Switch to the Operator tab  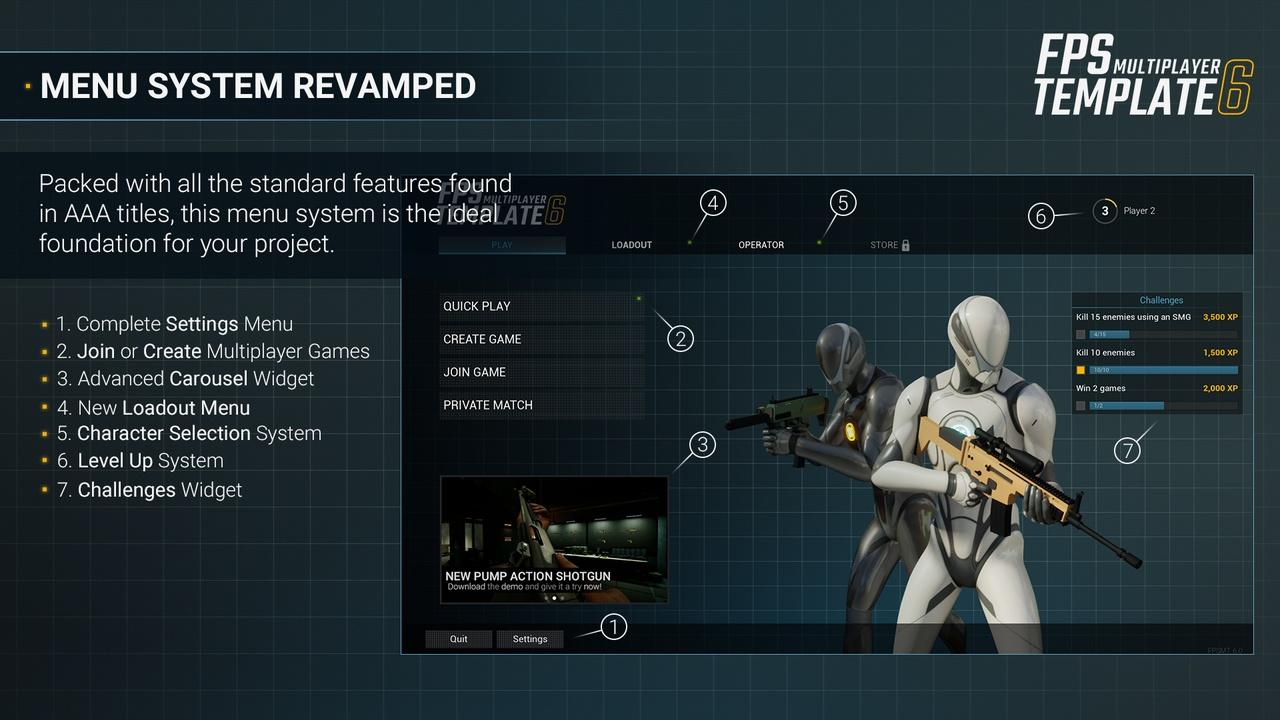761,245
